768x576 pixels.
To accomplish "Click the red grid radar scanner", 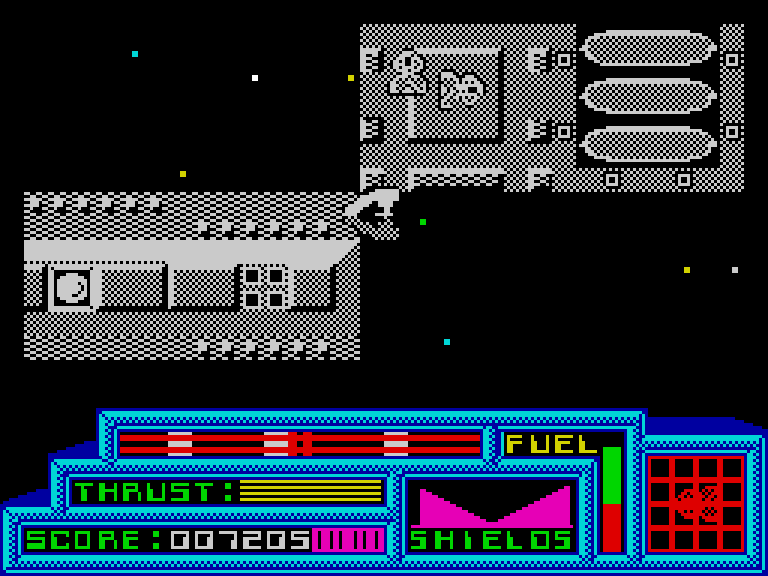I will coord(696,503).
